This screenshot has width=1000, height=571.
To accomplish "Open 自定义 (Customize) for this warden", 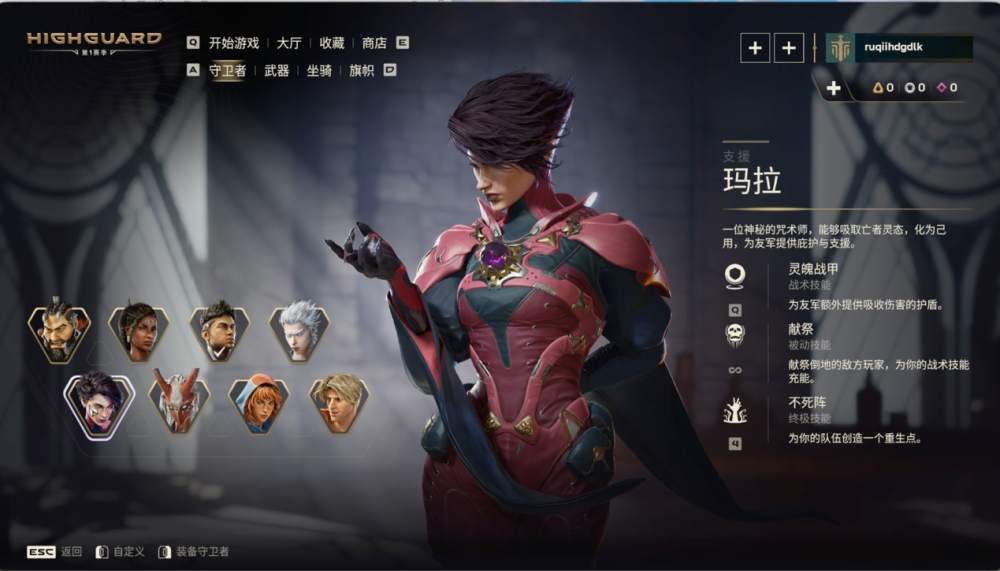I will 128,552.
